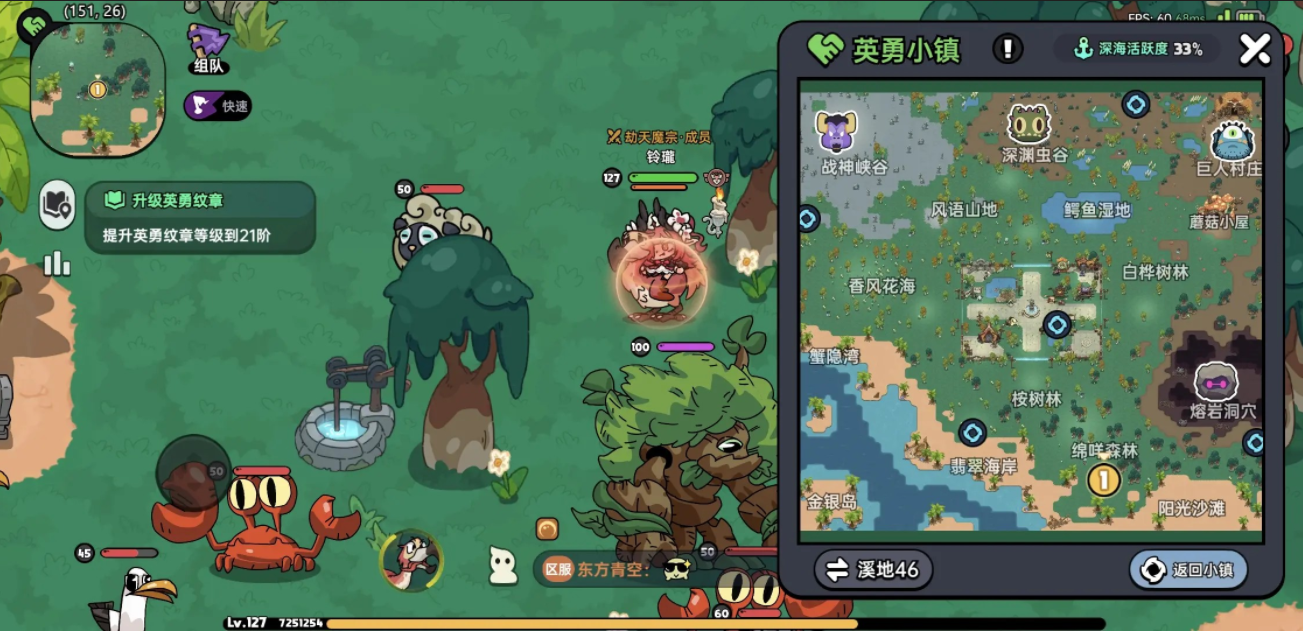
Task: Click the bird character avatar portrait
Action: click(412, 559)
